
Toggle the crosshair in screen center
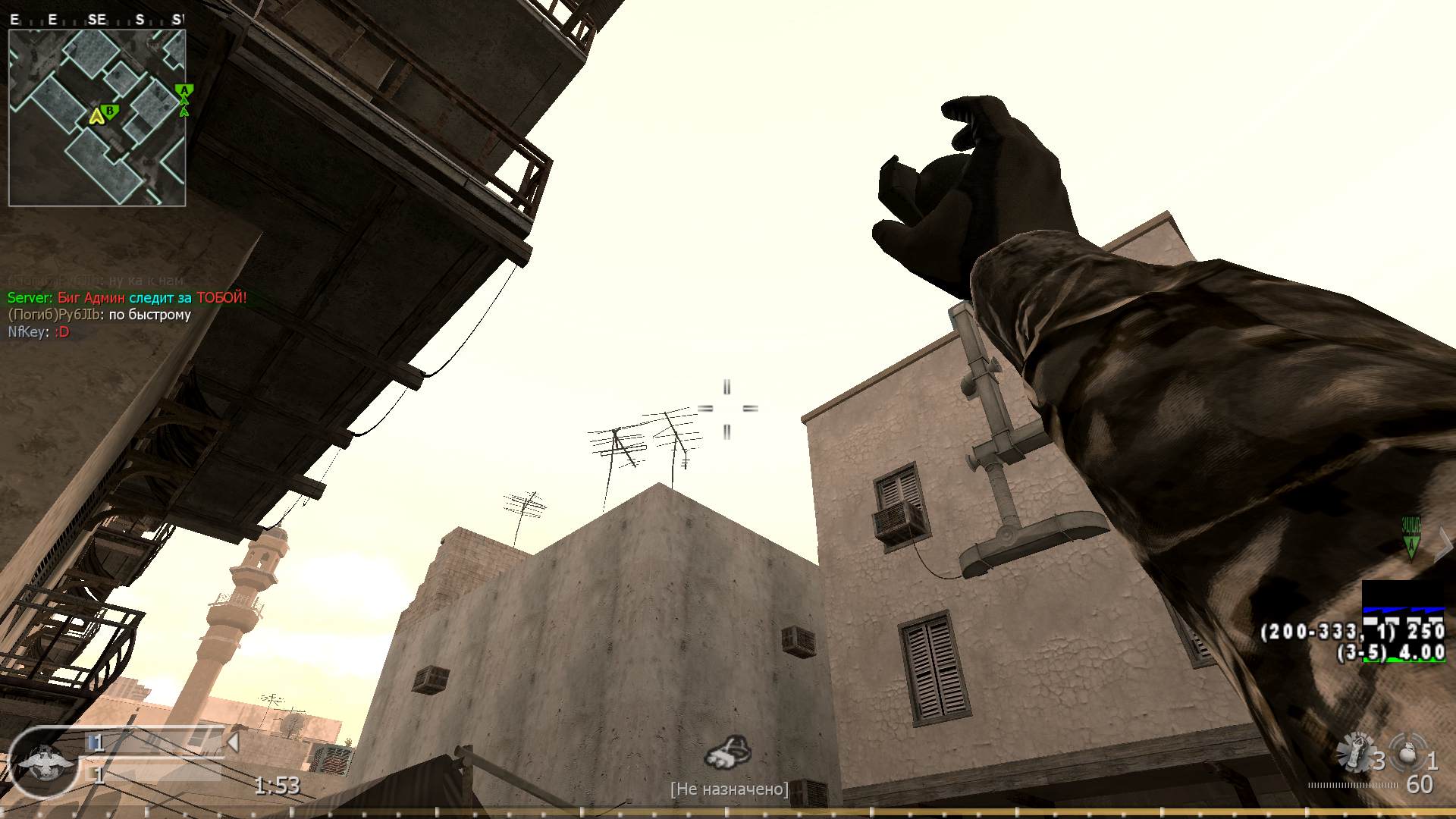point(729,409)
